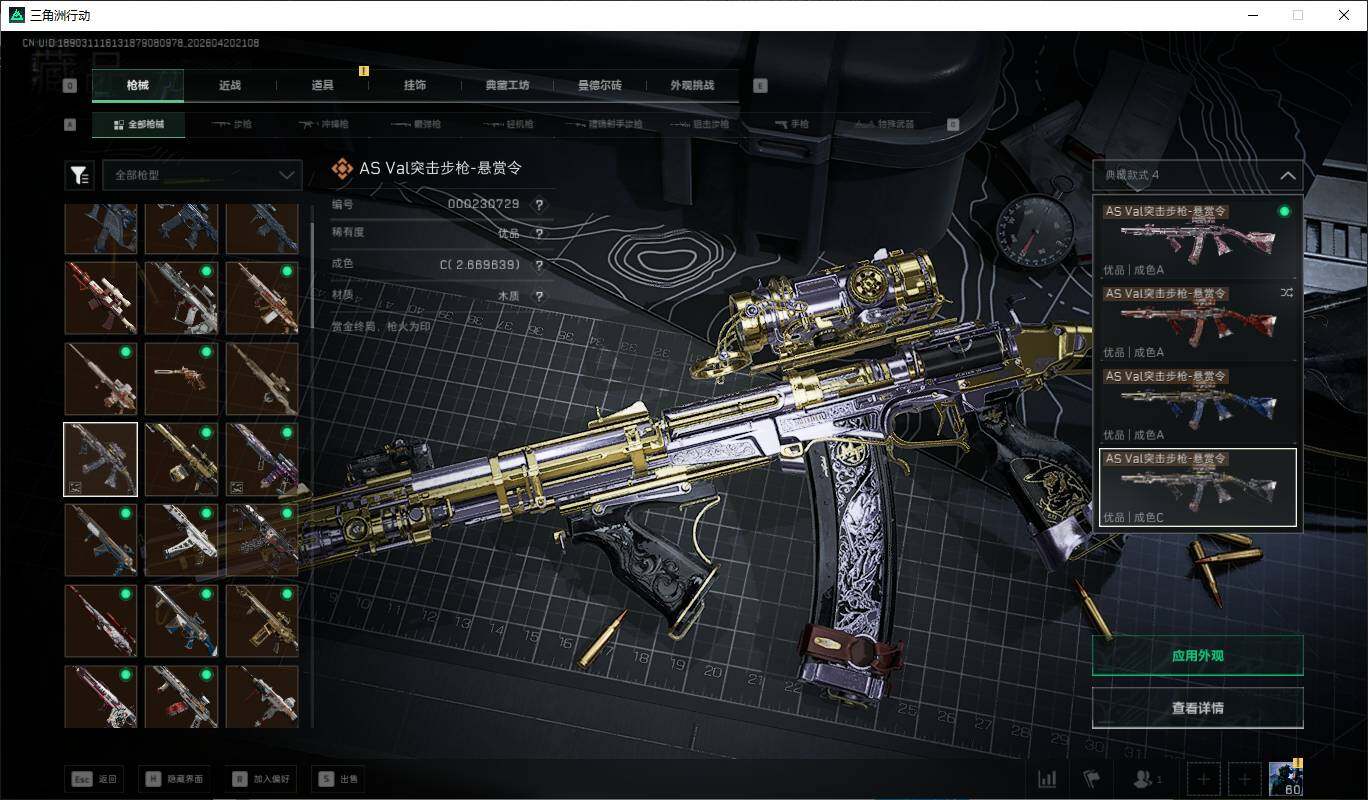Select the 挂饰 charms tab

click(x=415, y=86)
